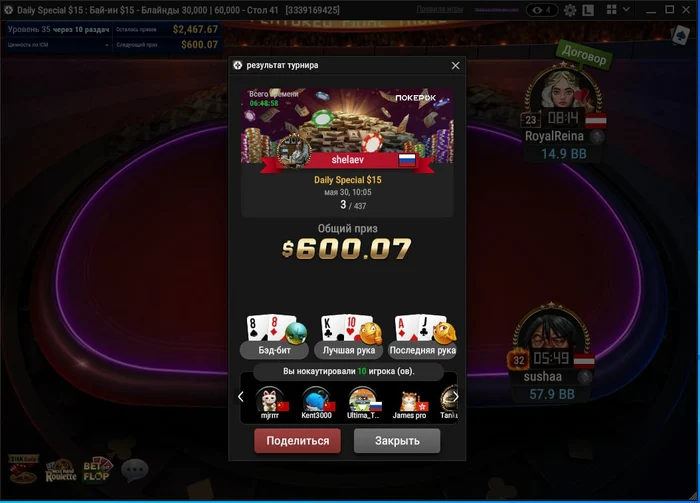Select the James pro player avatar
Screen dimensions: 700x503
click(x=409, y=400)
